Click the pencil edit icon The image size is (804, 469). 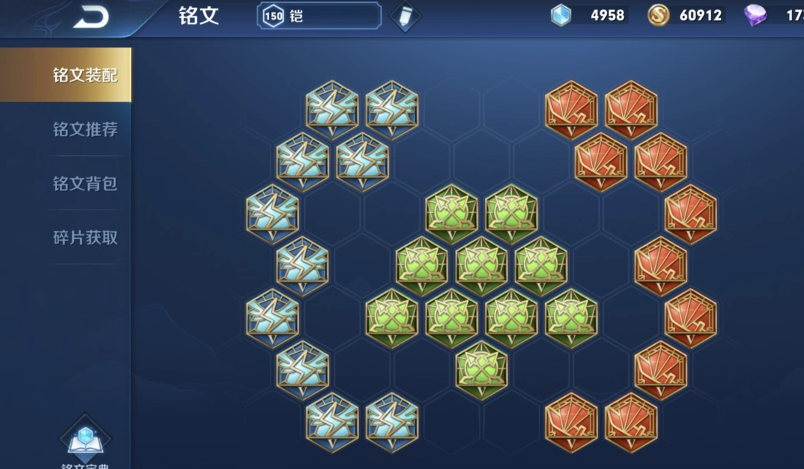[405, 17]
